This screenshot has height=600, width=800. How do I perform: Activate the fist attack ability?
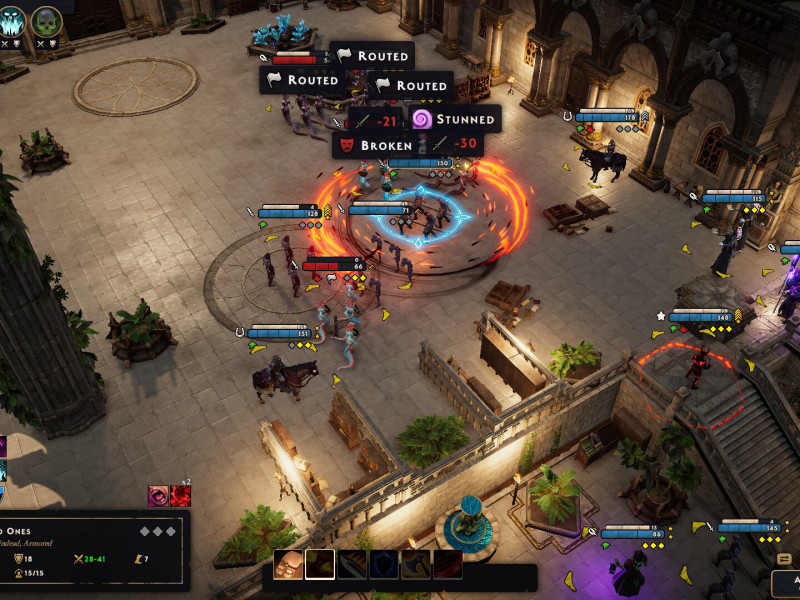[289, 565]
